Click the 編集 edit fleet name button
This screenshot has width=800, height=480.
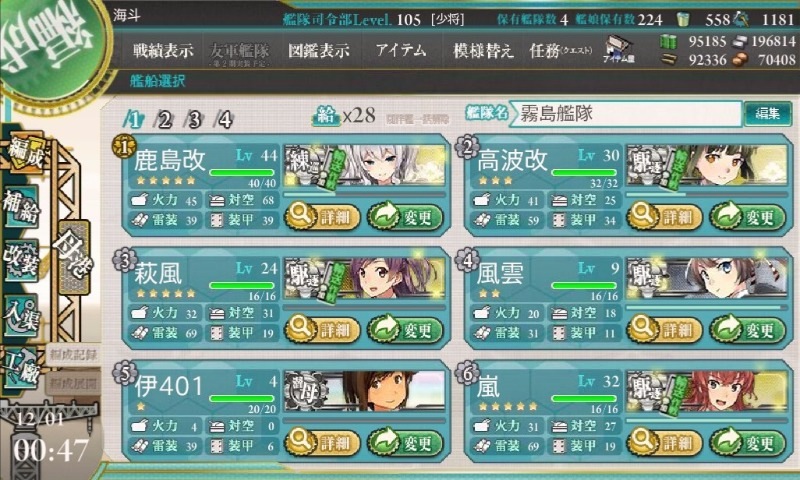pos(768,114)
